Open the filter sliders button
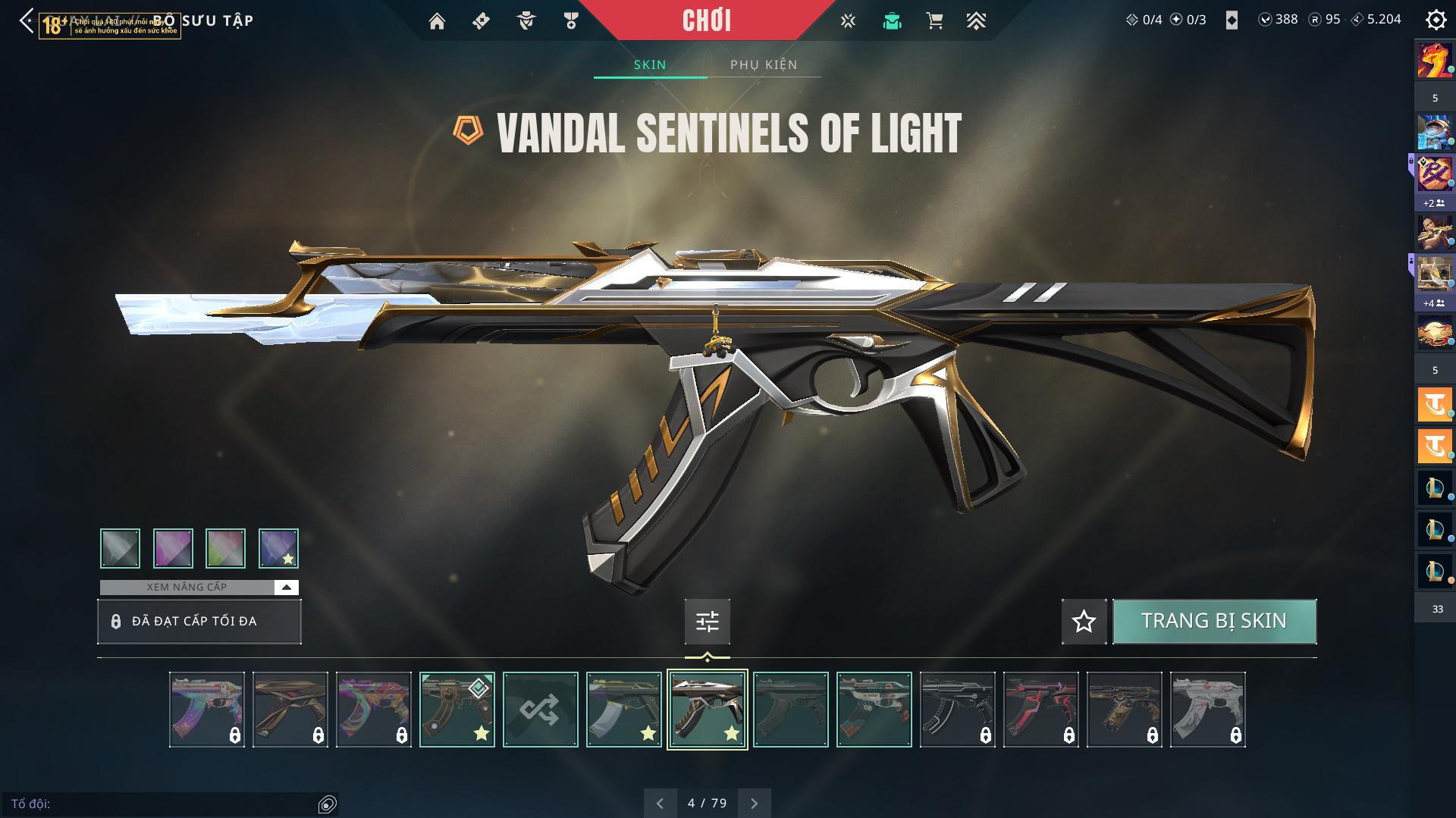The height and width of the screenshot is (818, 1456). coord(707,622)
